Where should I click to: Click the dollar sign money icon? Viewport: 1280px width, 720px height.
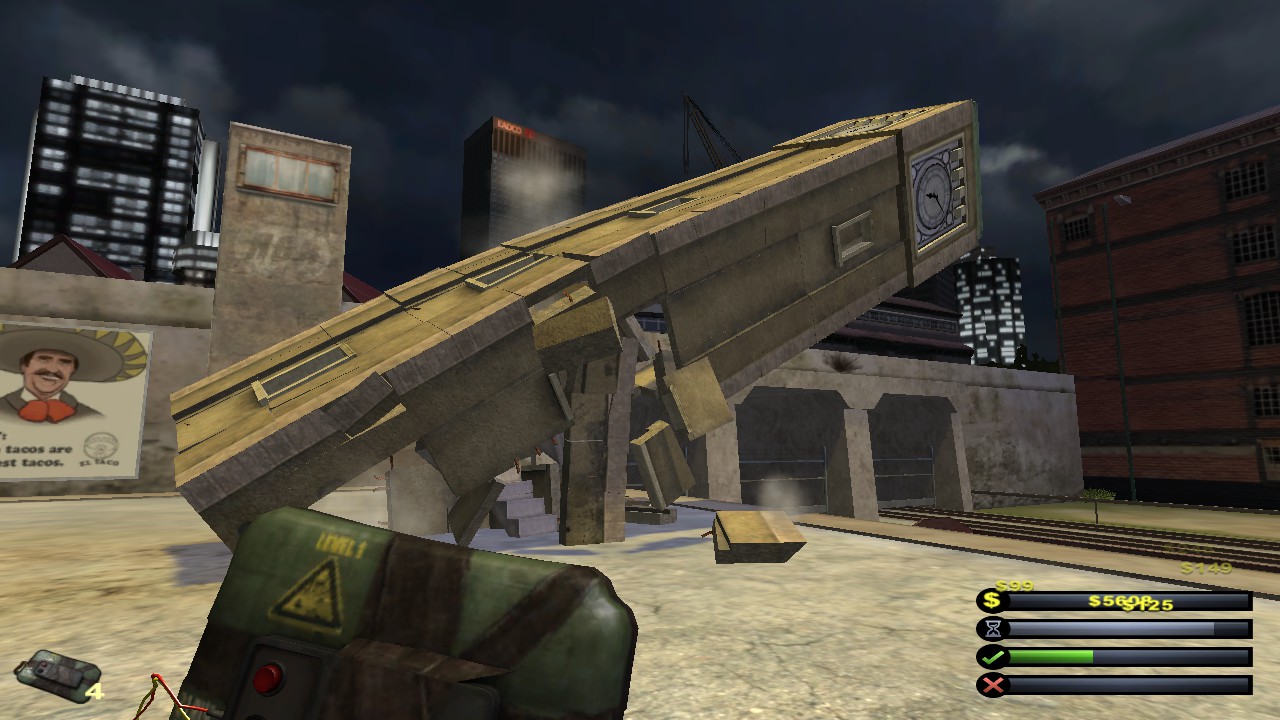(991, 600)
